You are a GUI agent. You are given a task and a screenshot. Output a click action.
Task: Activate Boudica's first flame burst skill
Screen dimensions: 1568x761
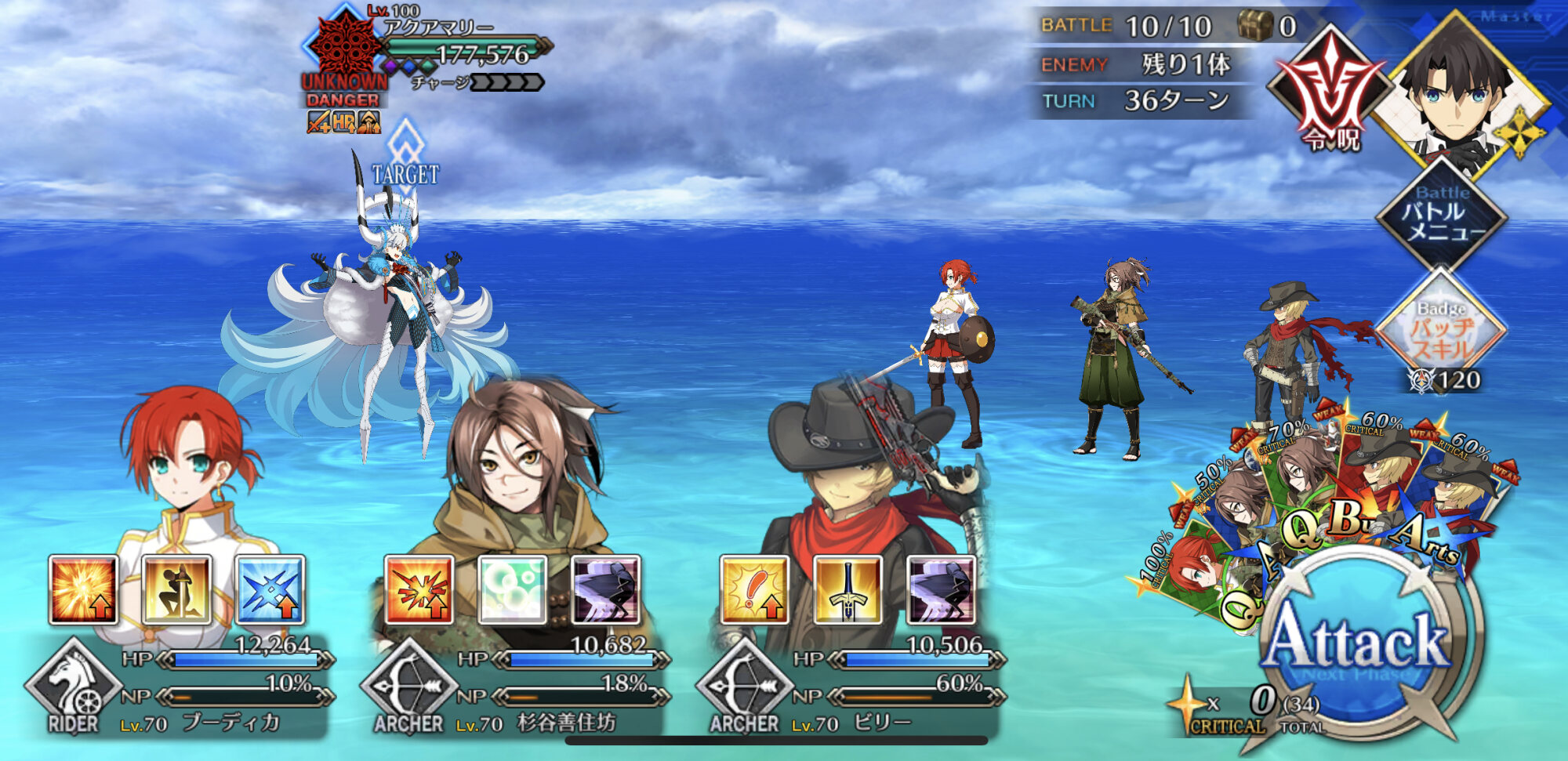click(83, 589)
